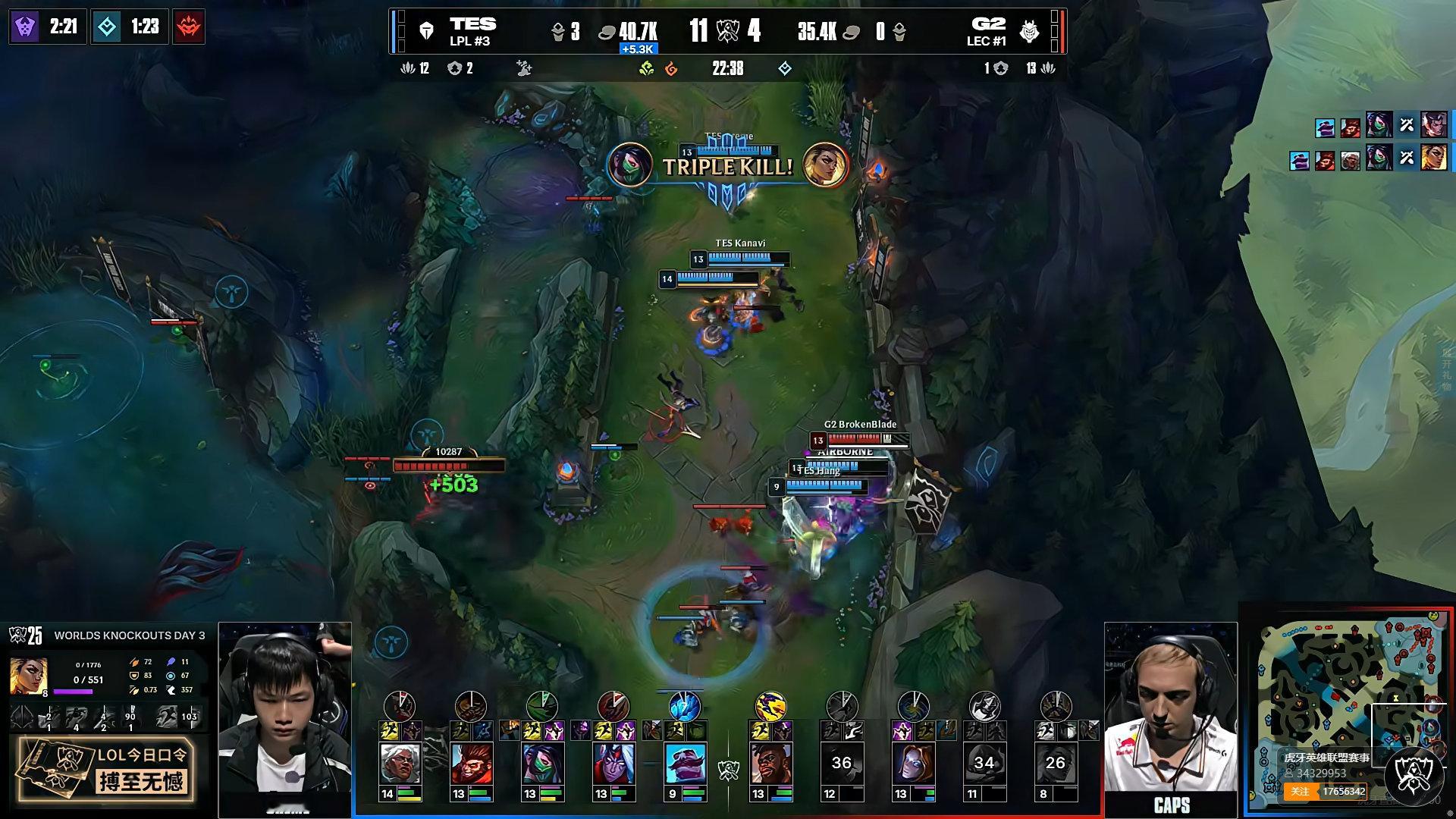
Task: Select the orange-haired champion portrait at level 13
Action: (x=913, y=764)
